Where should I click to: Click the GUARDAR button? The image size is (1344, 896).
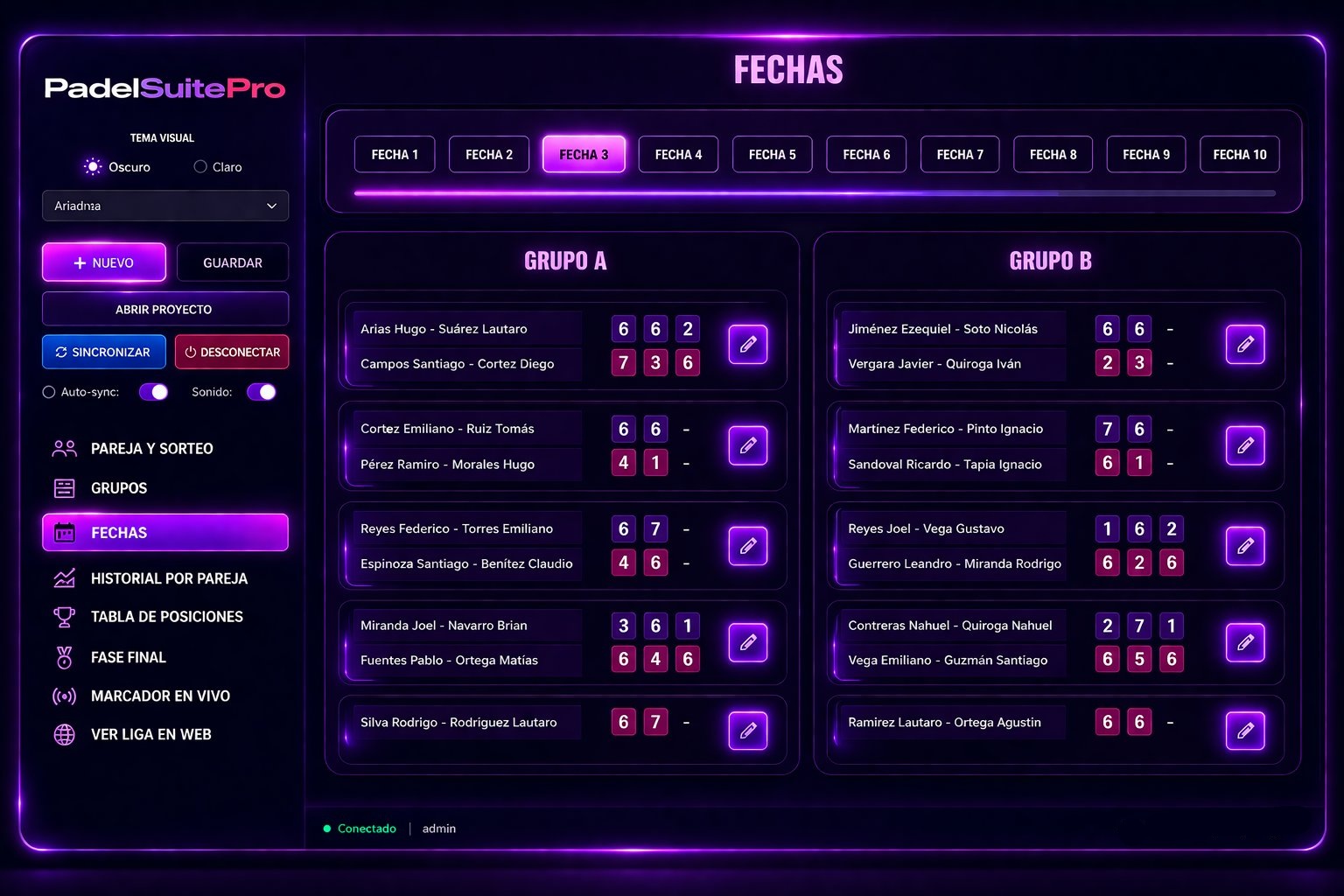[232, 262]
